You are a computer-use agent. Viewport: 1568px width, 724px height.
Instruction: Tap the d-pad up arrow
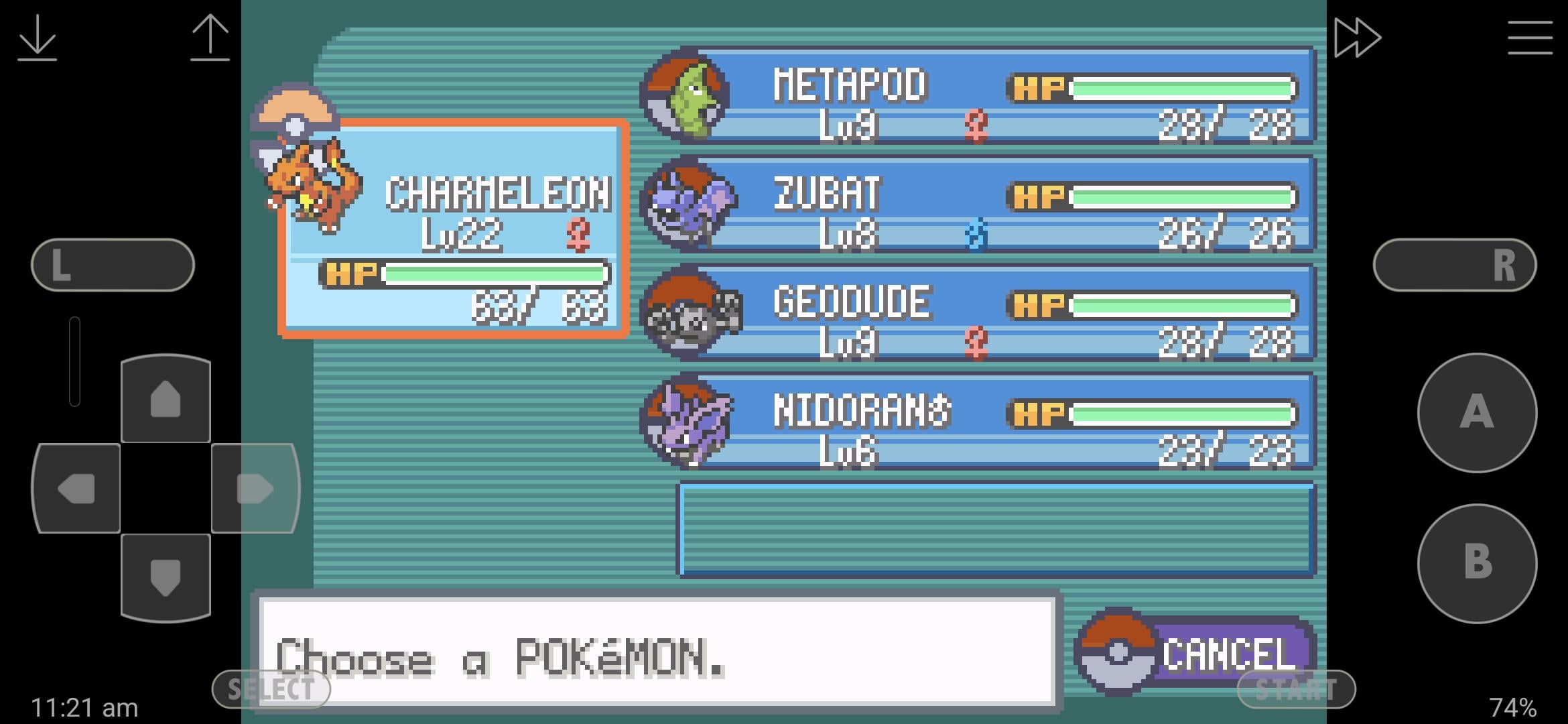[x=166, y=400]
